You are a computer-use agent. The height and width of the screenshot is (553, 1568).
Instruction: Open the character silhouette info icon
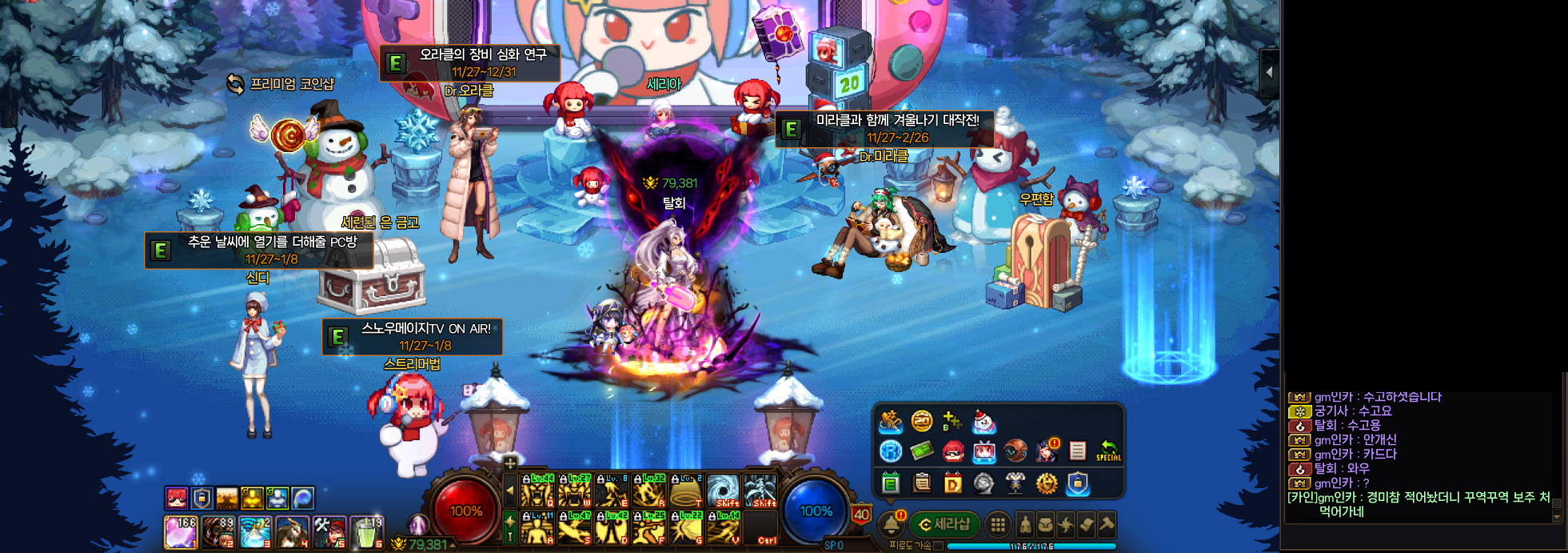click(x=1024, y=525)
